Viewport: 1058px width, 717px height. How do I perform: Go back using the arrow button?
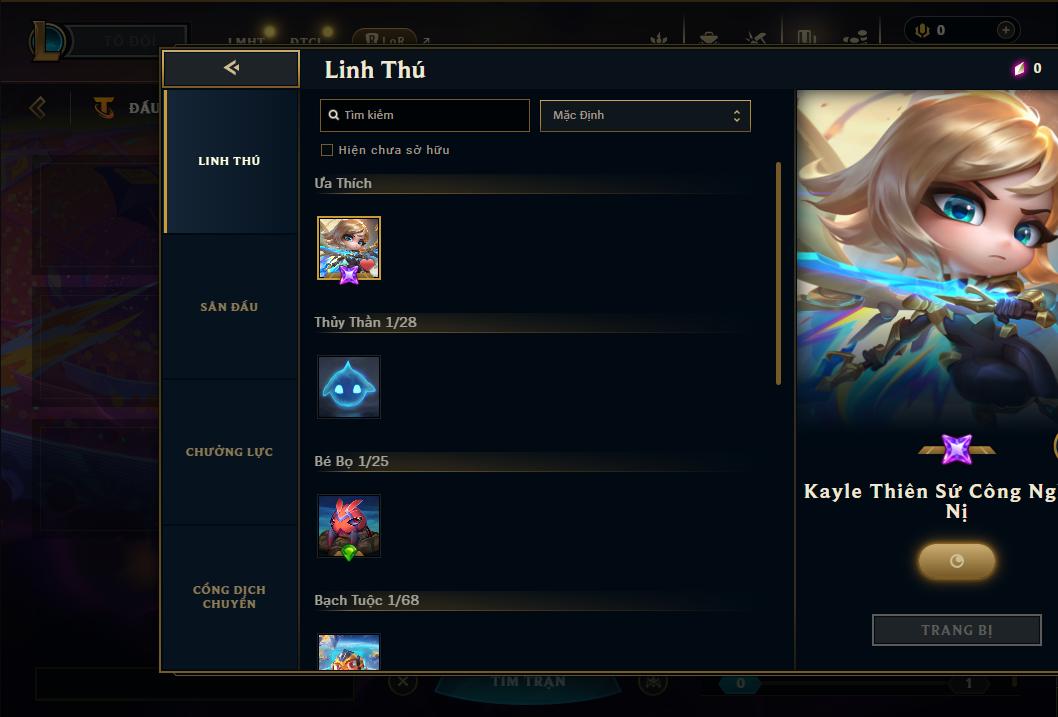click(x=231, y=68)
